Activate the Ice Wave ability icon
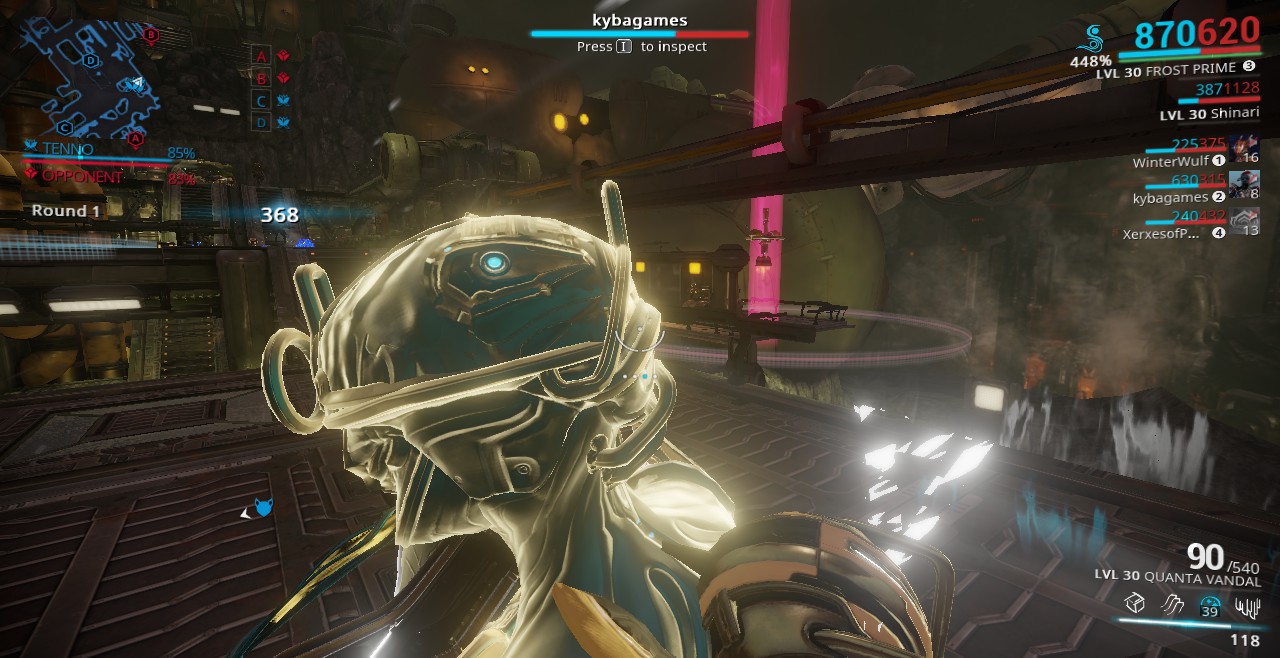The height and width of the screenshot is (658, 1280). (x=1171, y=604)
